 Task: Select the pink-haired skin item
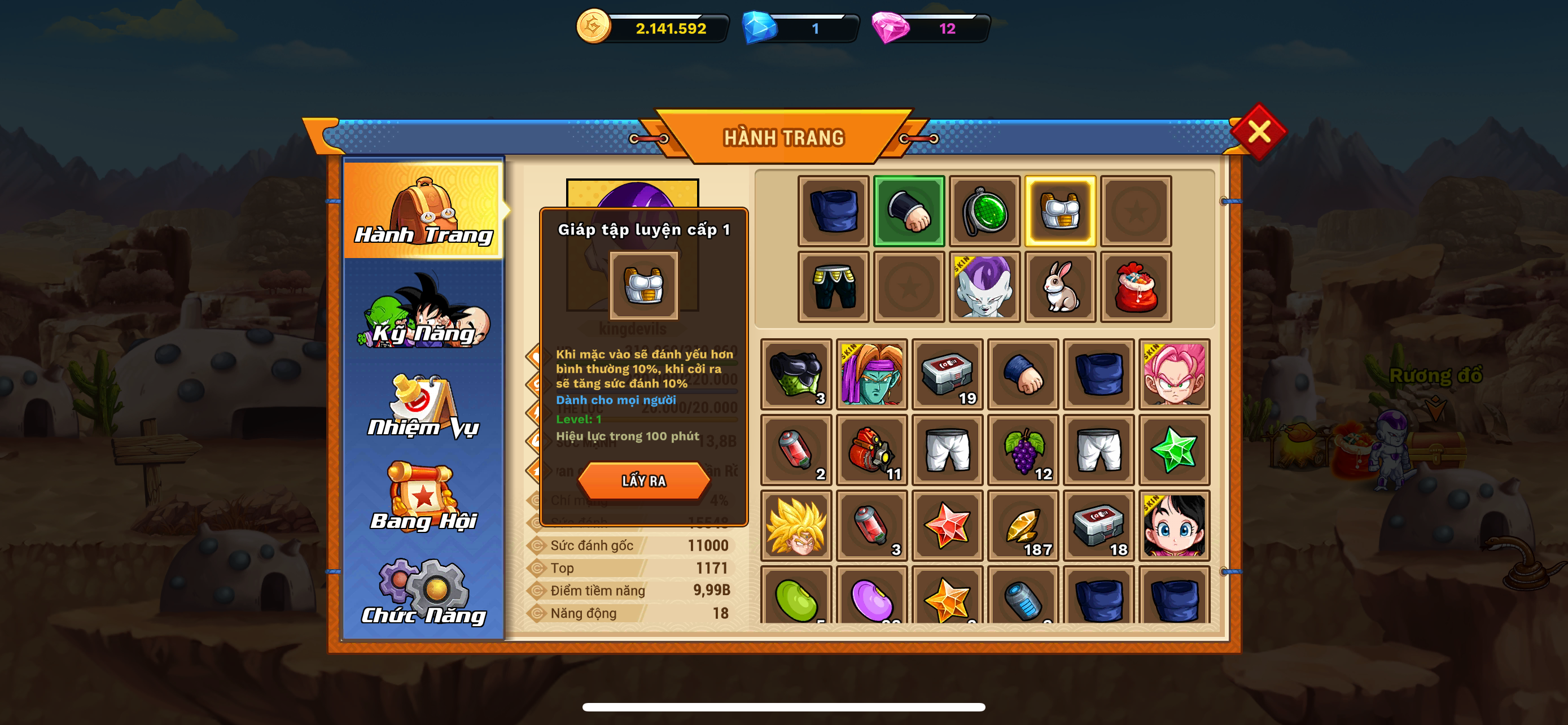[x=1173, y=374]
